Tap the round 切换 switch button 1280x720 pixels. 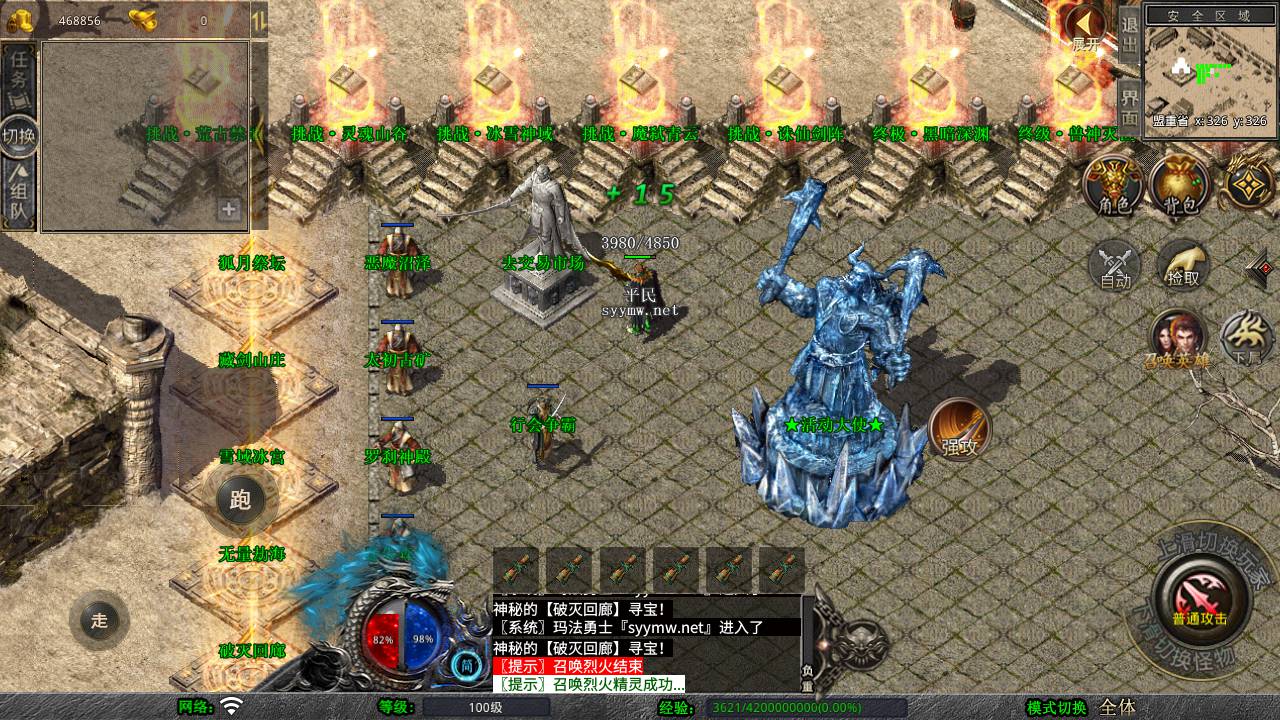19,137
